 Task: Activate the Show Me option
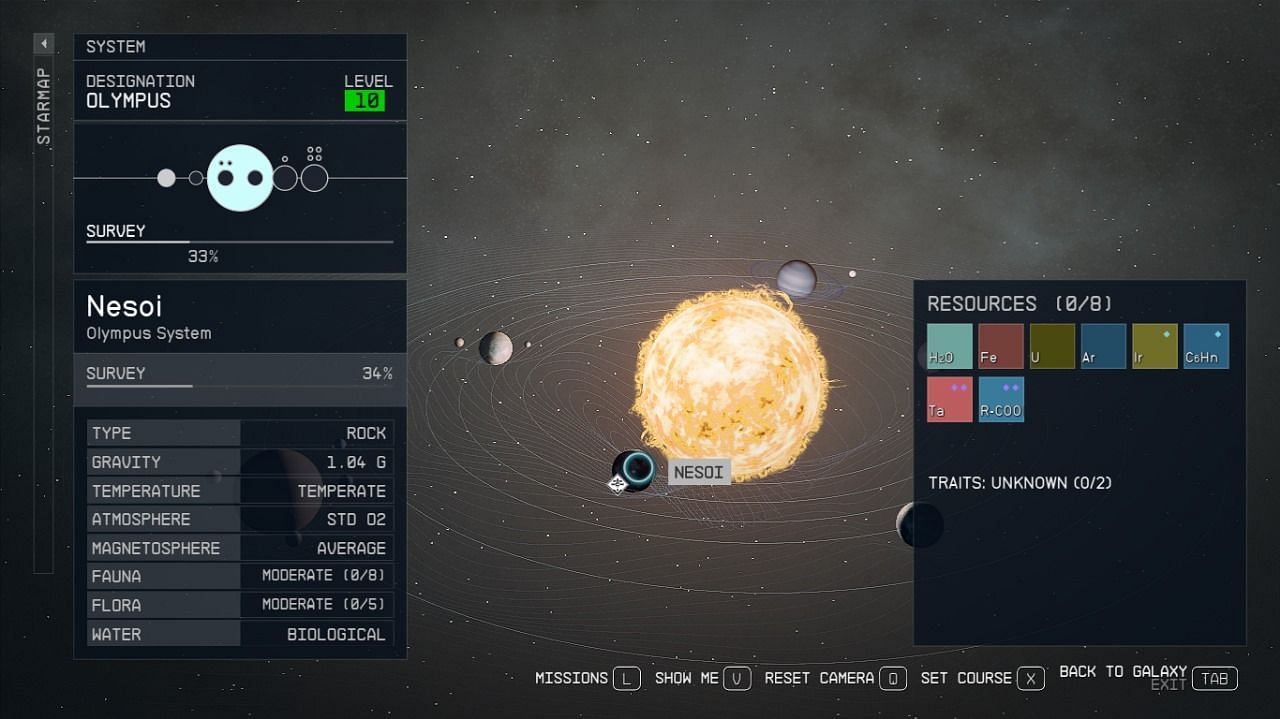click(x=702, y=678)
